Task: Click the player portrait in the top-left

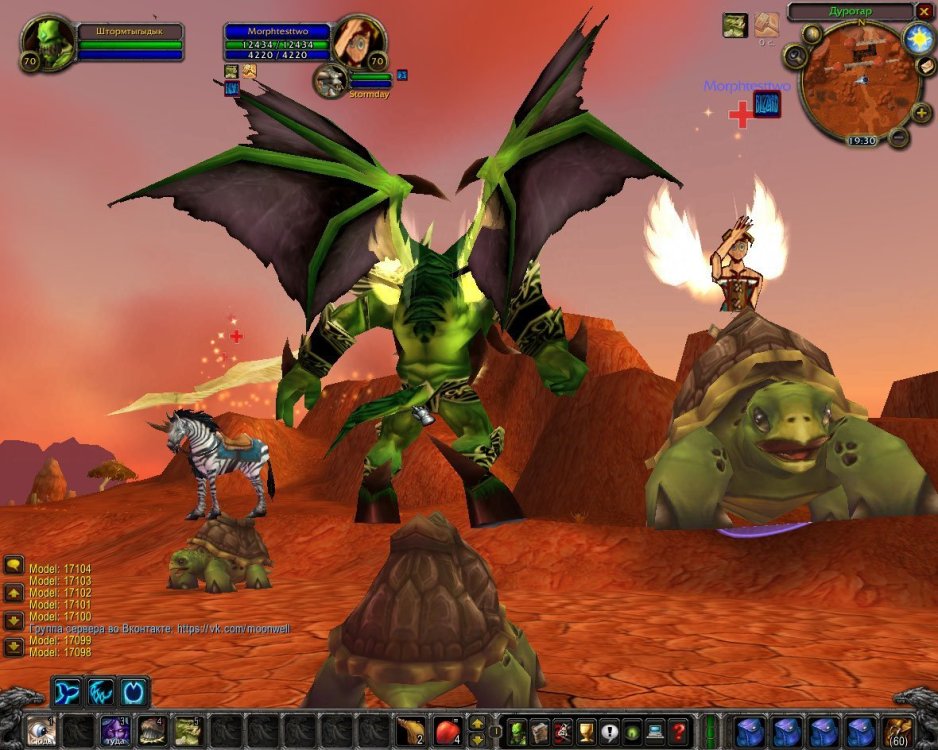Action: click(x=46, y=42)
